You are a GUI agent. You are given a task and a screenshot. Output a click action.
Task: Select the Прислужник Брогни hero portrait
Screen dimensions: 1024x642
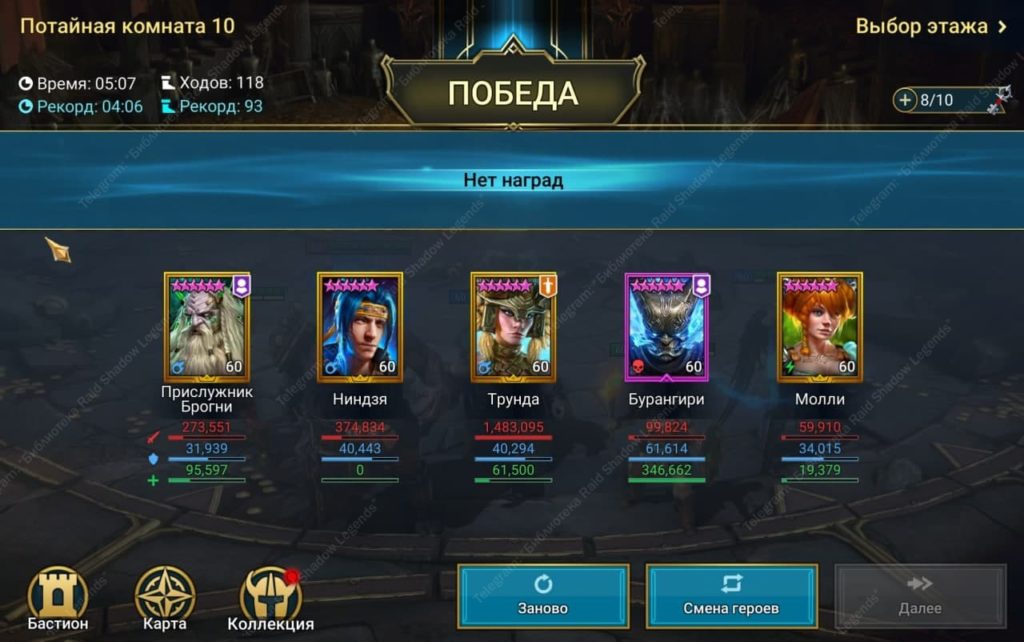(x=207, y=327)
